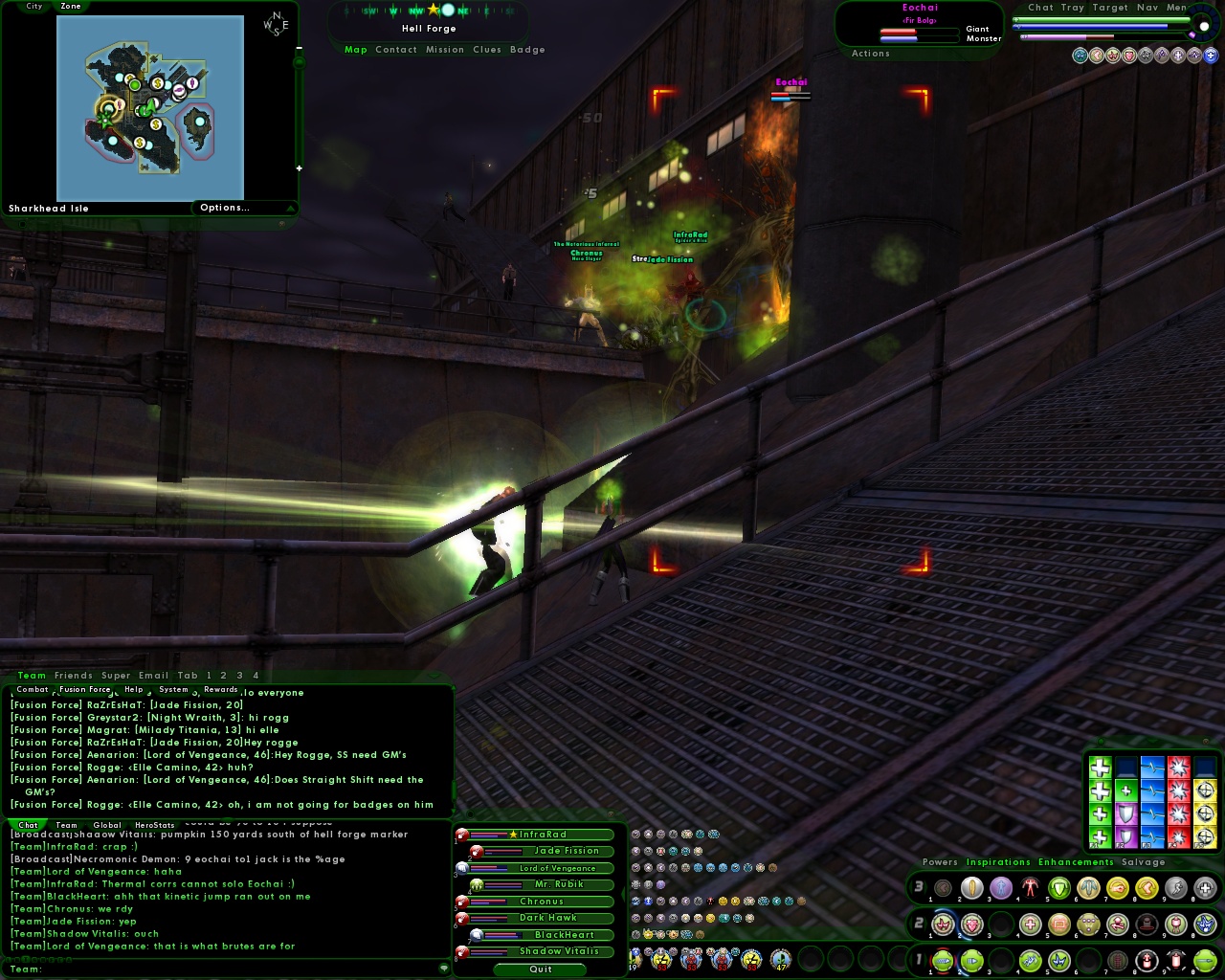
Task: Activate a purple Sturdy shield inspiration
Action: coord(1125,813)
